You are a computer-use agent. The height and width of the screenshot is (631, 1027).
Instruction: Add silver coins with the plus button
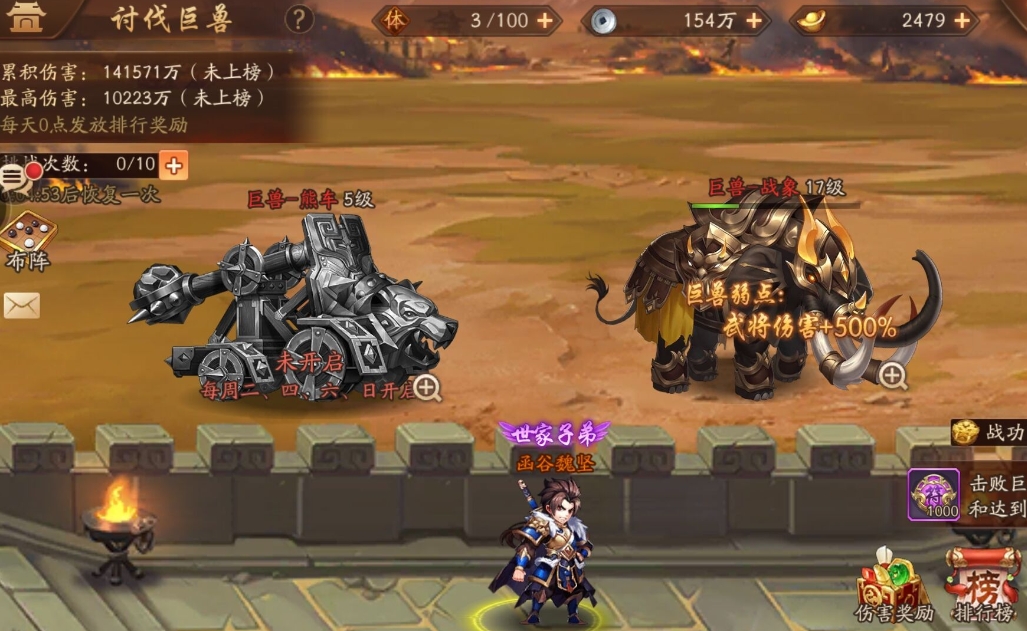point(754,20)
